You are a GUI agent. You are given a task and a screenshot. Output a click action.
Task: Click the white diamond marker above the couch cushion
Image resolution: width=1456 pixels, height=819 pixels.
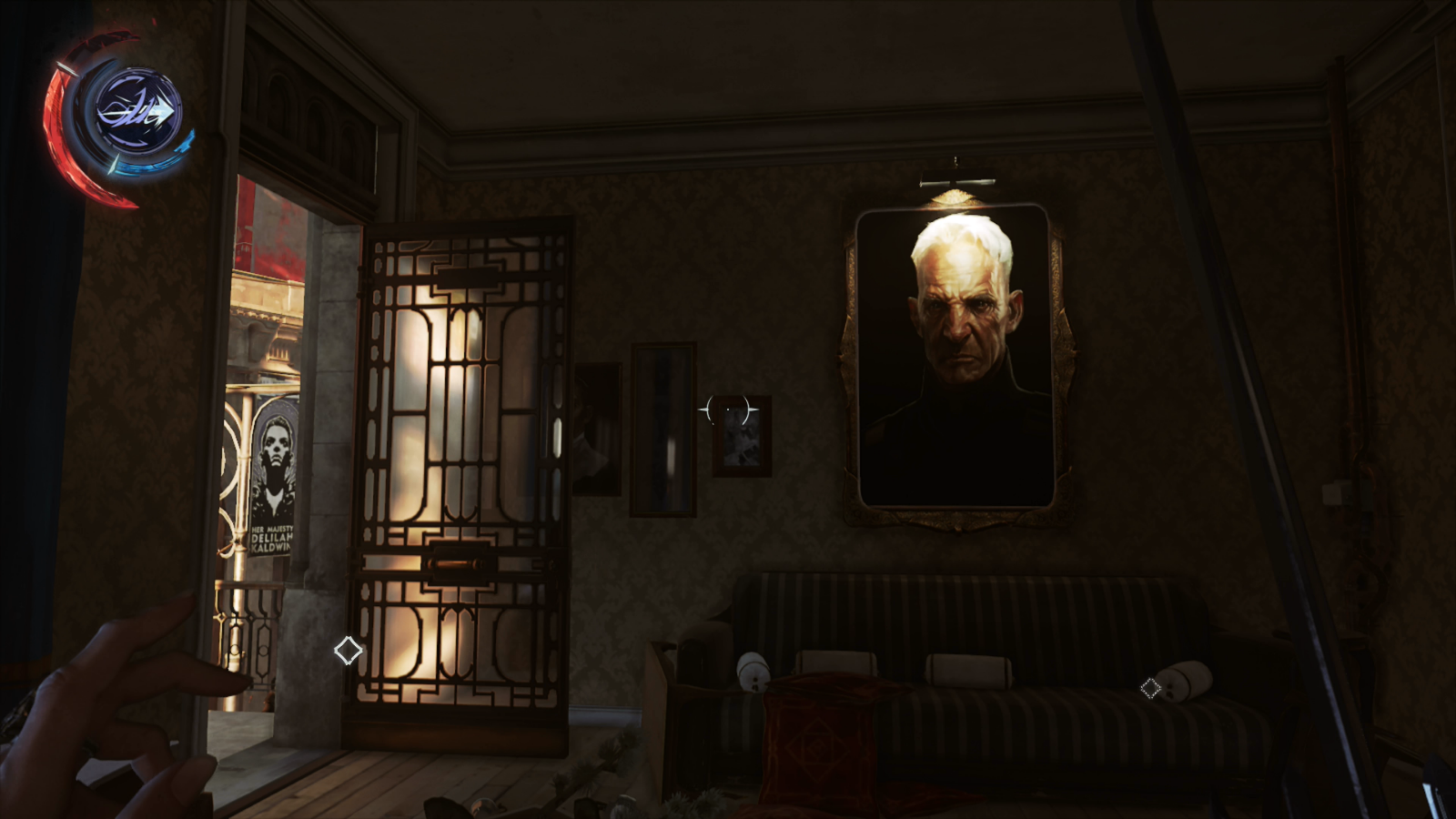coord(1152,689)
